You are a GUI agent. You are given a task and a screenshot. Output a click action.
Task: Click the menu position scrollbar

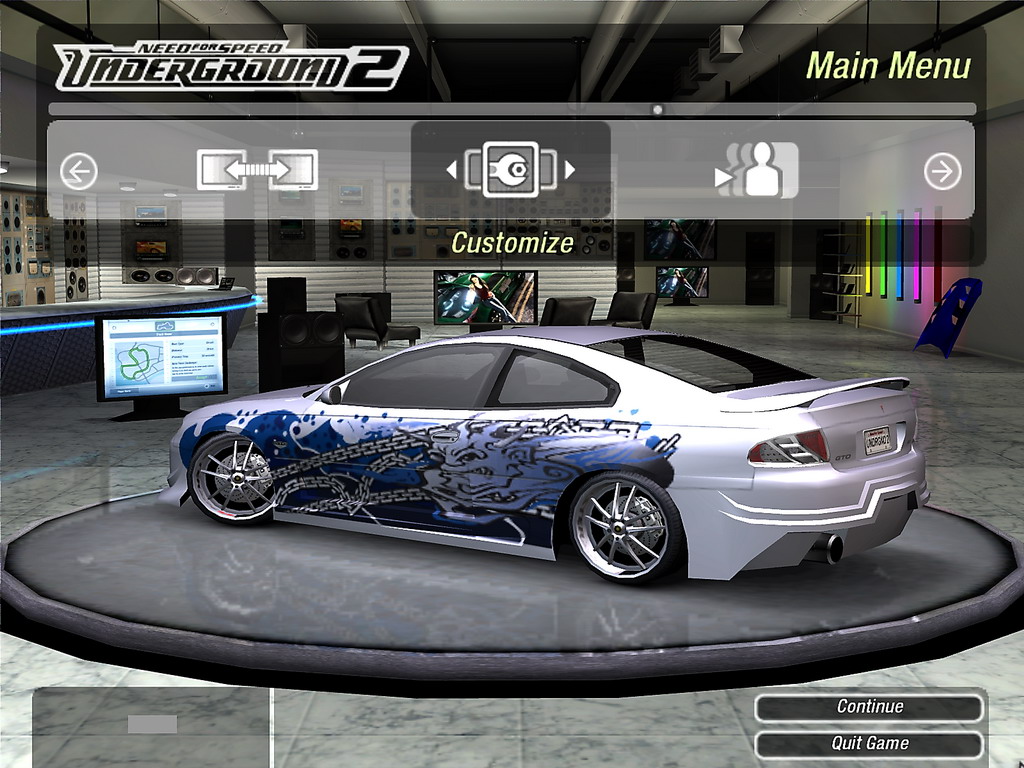(512, 109)
